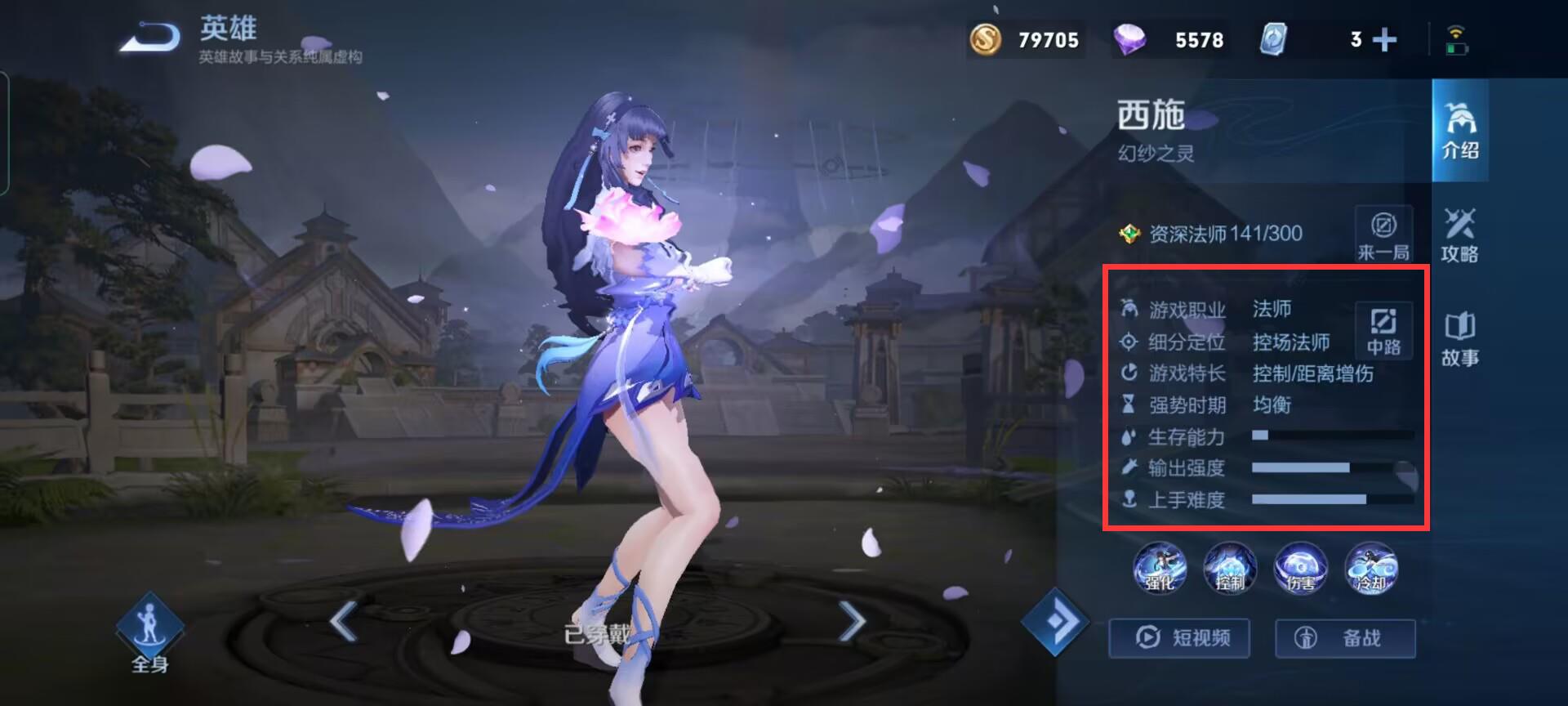This screenshot has height=706, width=1568.
Task: Click the plus to buy more cards
Action: (x=1383, y=39)
